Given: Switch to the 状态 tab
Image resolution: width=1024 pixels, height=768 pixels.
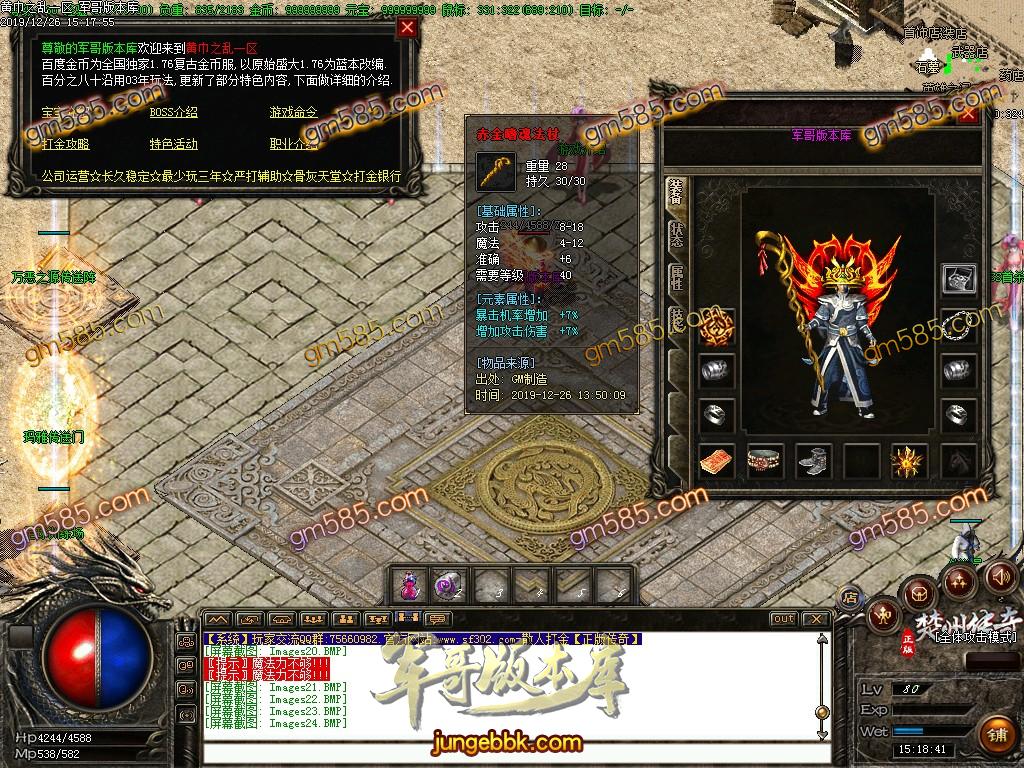Looking at the screenshot, I should [677, 235].
